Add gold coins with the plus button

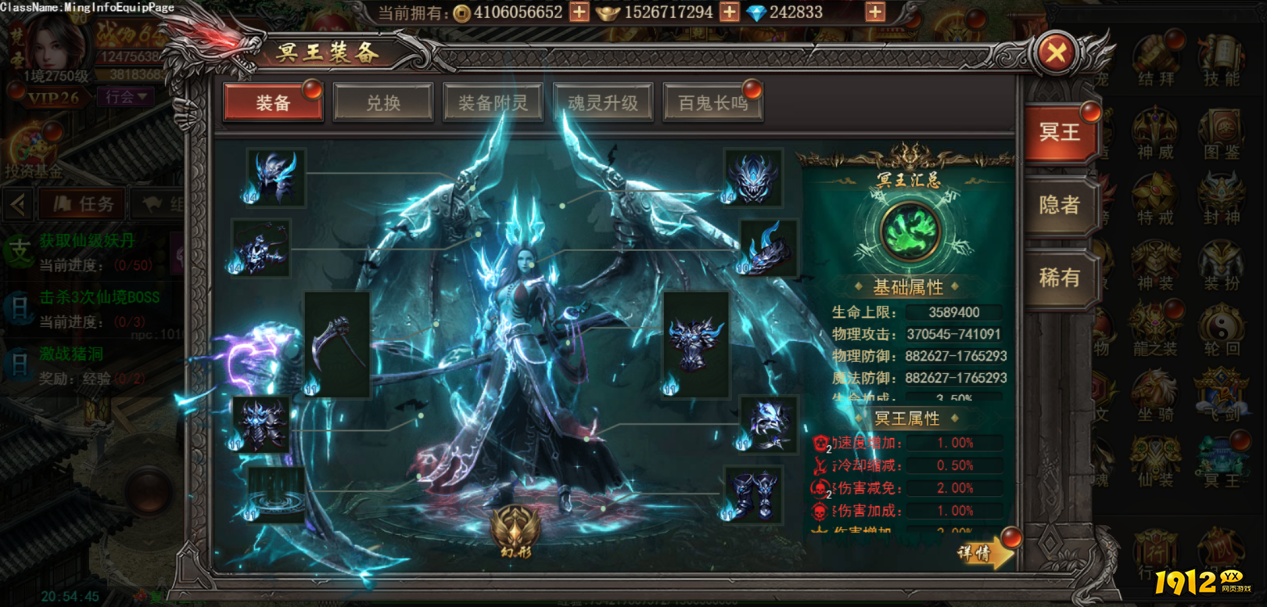(x=579, y=12)
